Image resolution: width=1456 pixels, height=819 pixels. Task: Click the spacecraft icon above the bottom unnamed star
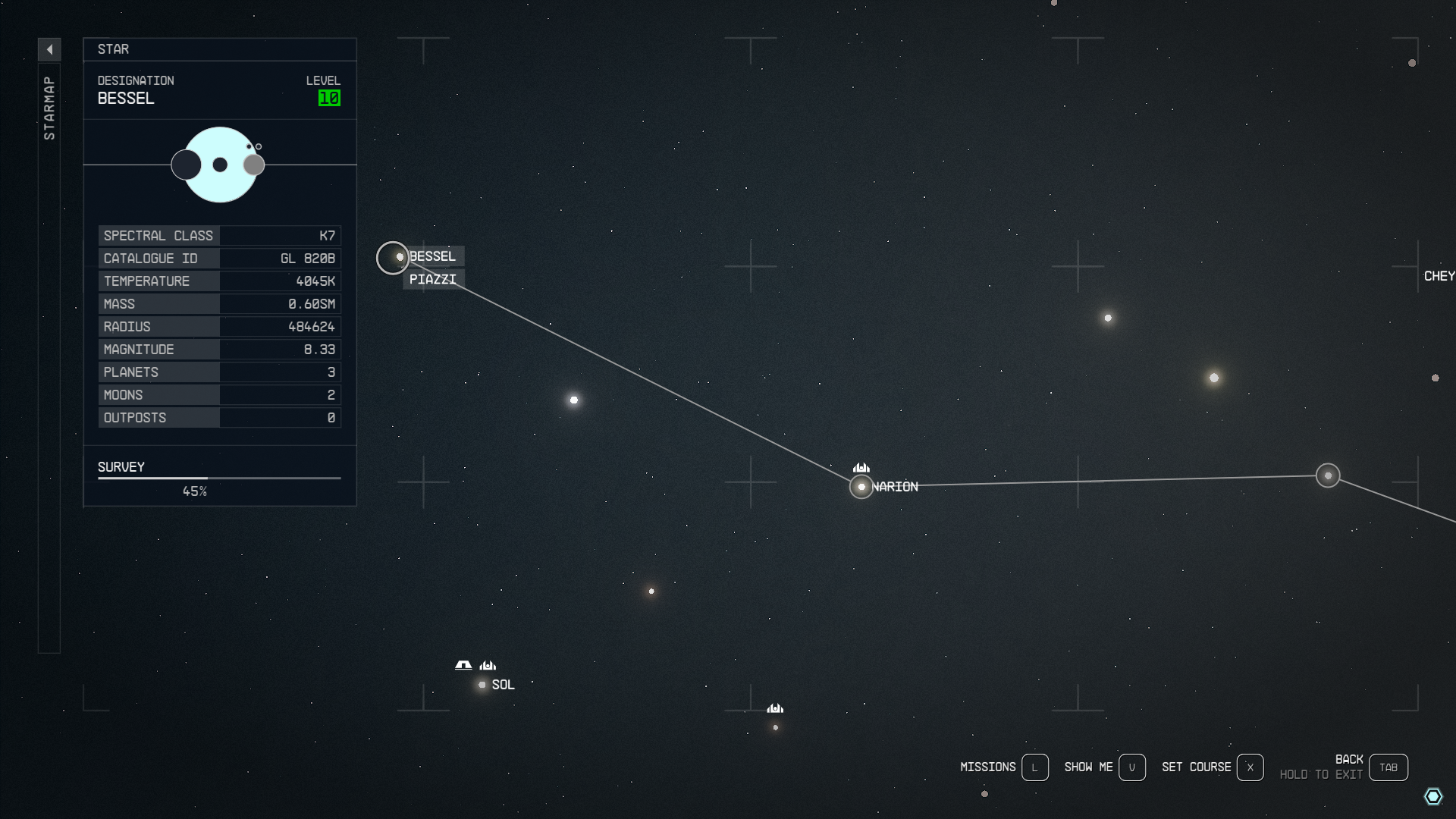coord(774,709)
